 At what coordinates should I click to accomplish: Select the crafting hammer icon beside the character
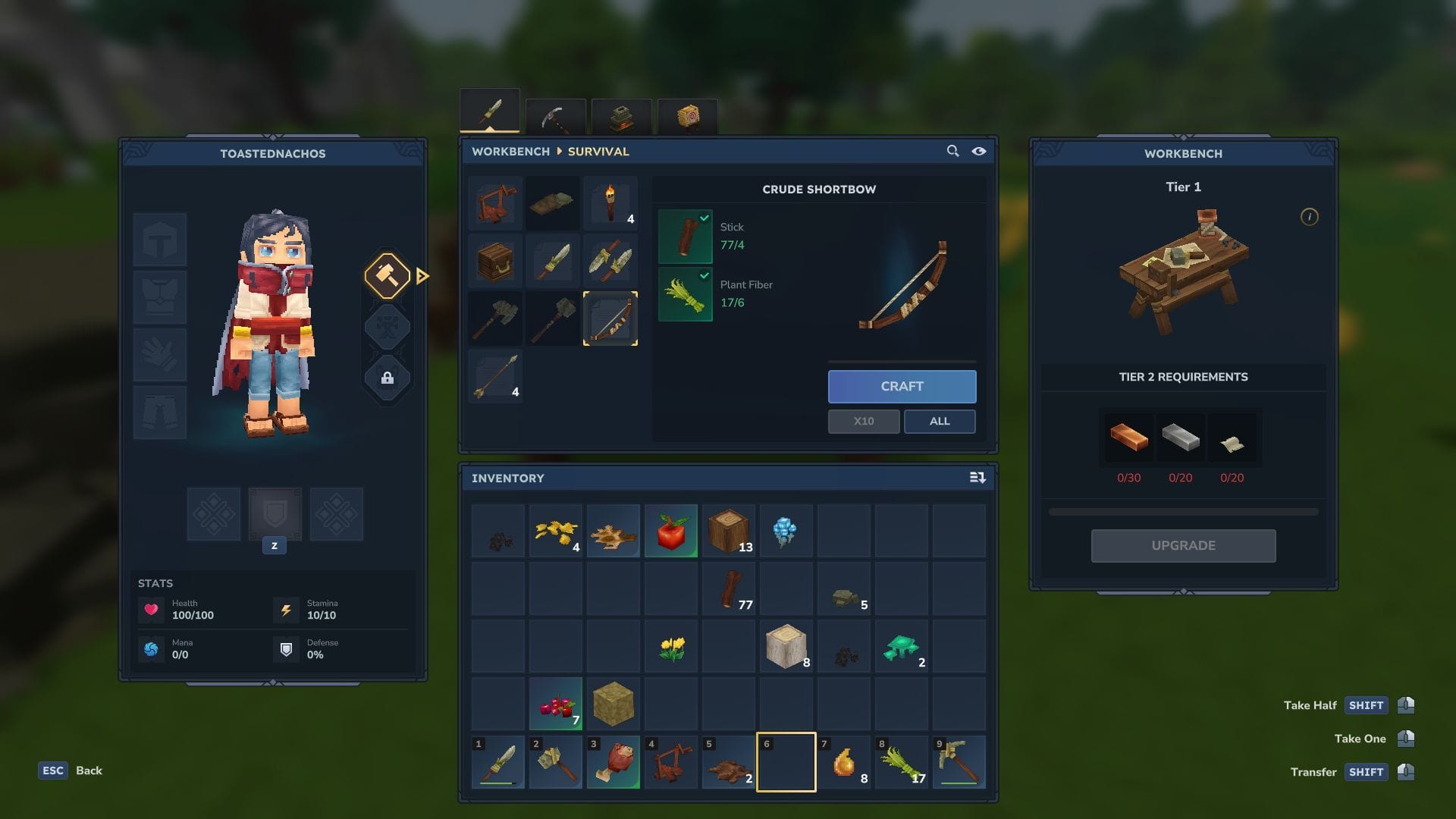[388, 276]
